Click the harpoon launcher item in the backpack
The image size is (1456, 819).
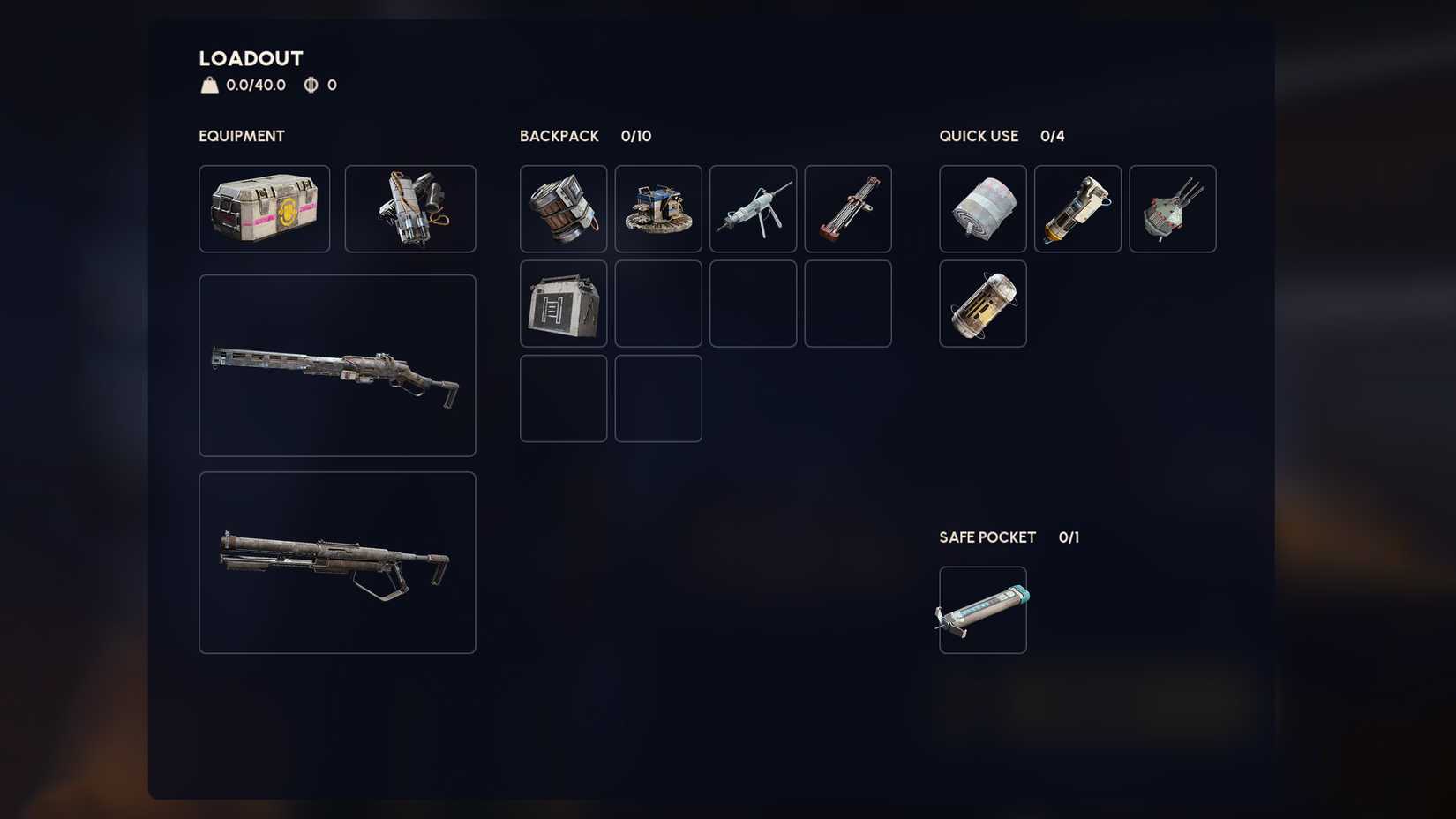coord(847,208)
